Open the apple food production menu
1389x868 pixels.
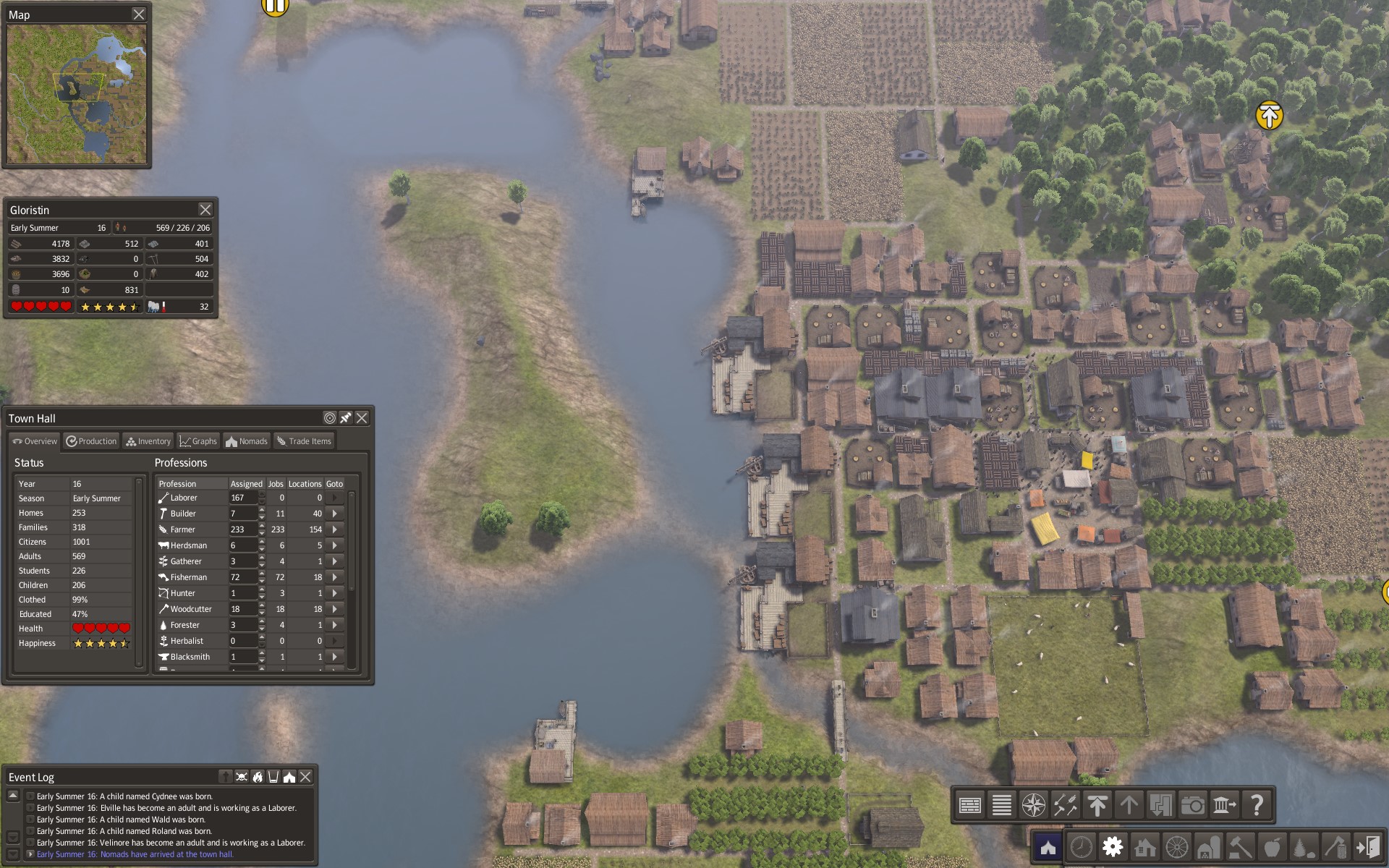(1272, 846)
